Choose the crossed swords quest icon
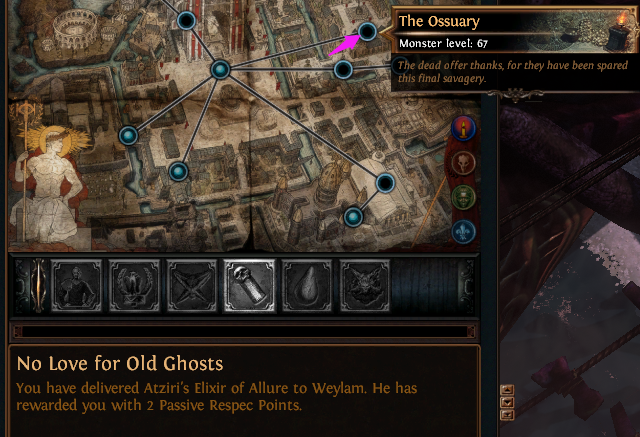The image size is (640, 437). pyautogui.click(x=193, y=283)
